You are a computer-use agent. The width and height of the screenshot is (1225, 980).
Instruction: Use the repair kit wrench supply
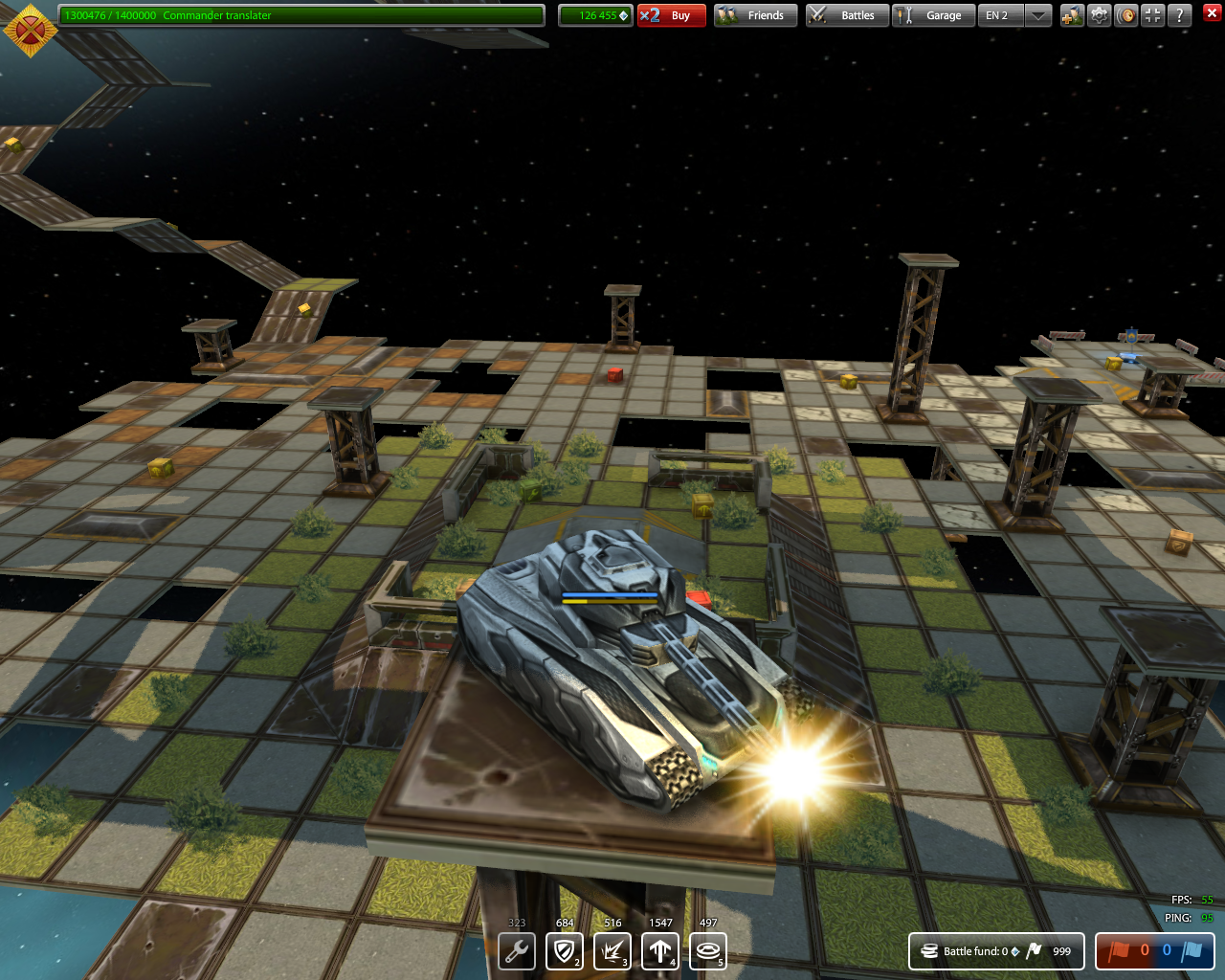point(517,951)
